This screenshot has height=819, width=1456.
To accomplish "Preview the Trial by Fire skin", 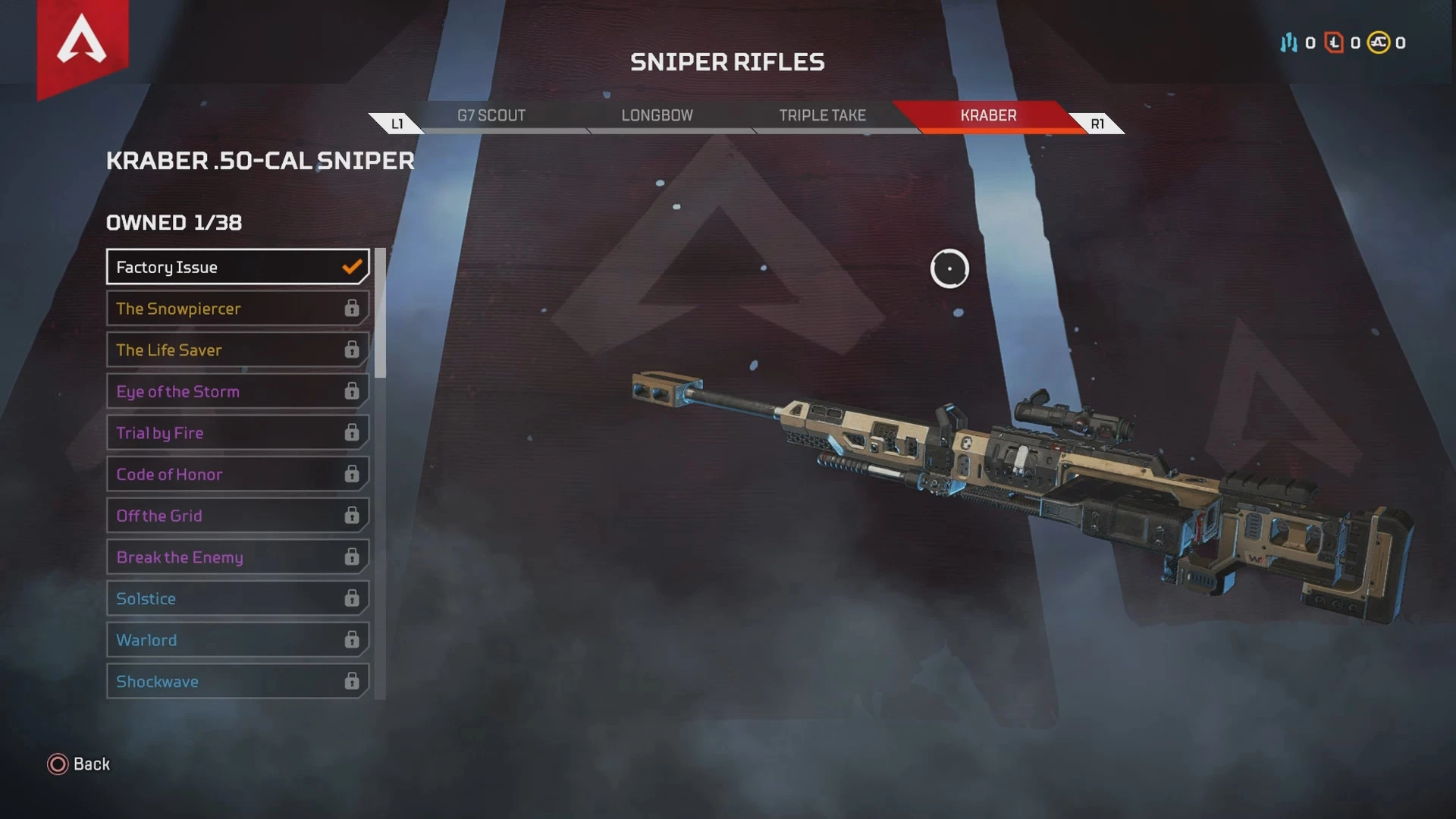I will click(237, 433).
